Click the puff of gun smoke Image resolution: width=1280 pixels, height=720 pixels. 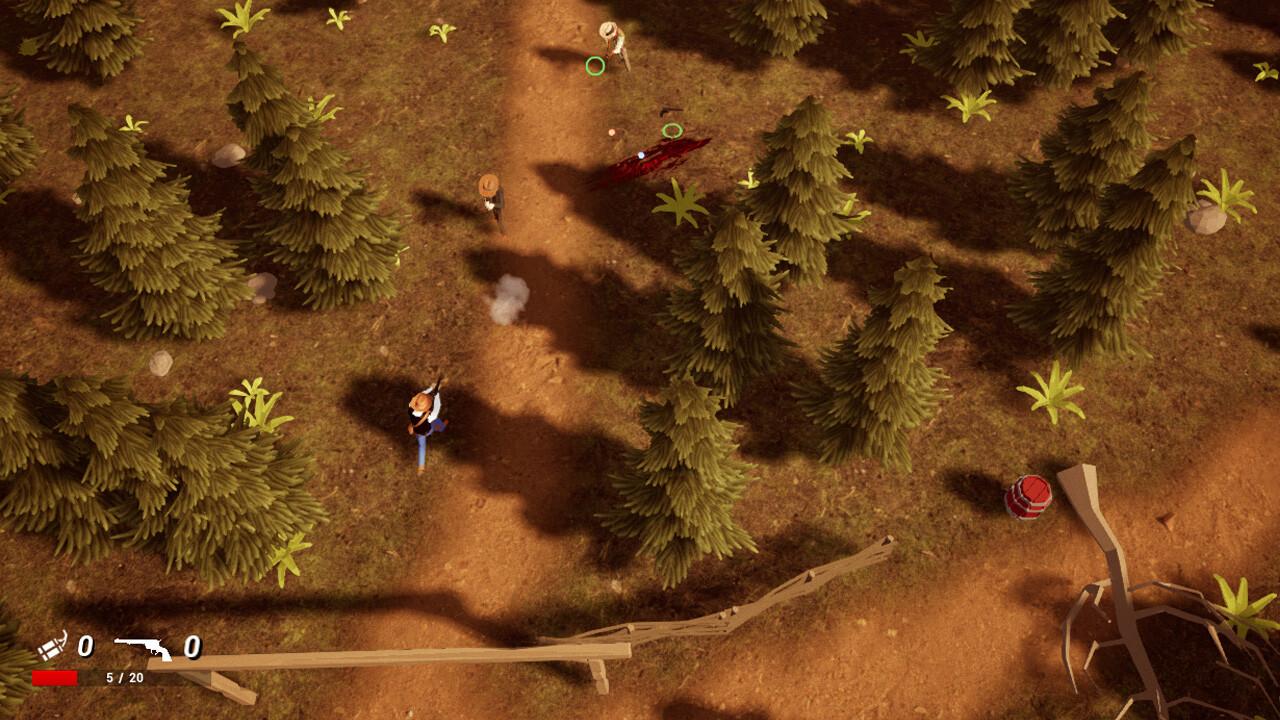click(511, 297)
